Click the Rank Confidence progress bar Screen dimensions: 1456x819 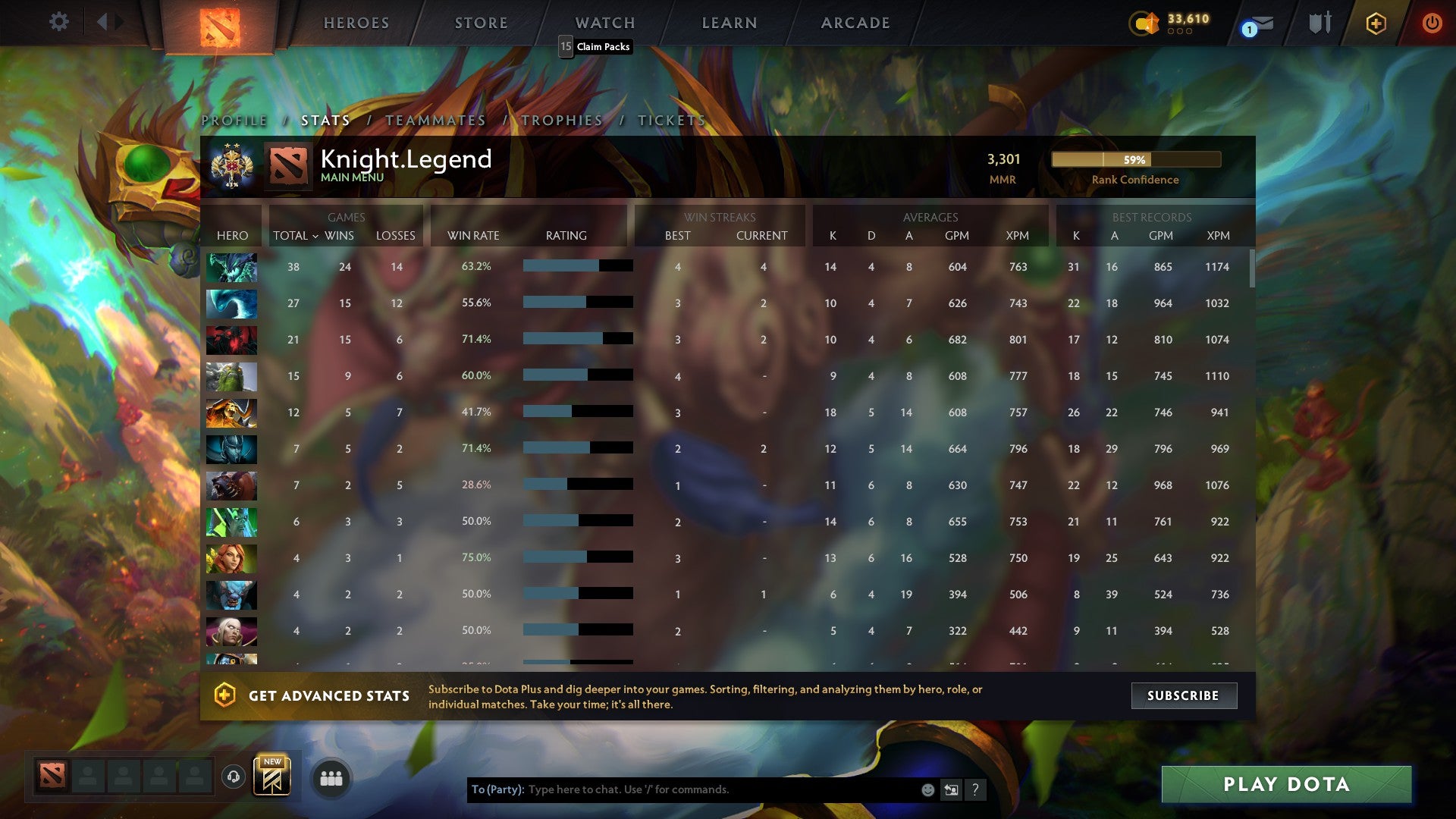[1136, 160]
